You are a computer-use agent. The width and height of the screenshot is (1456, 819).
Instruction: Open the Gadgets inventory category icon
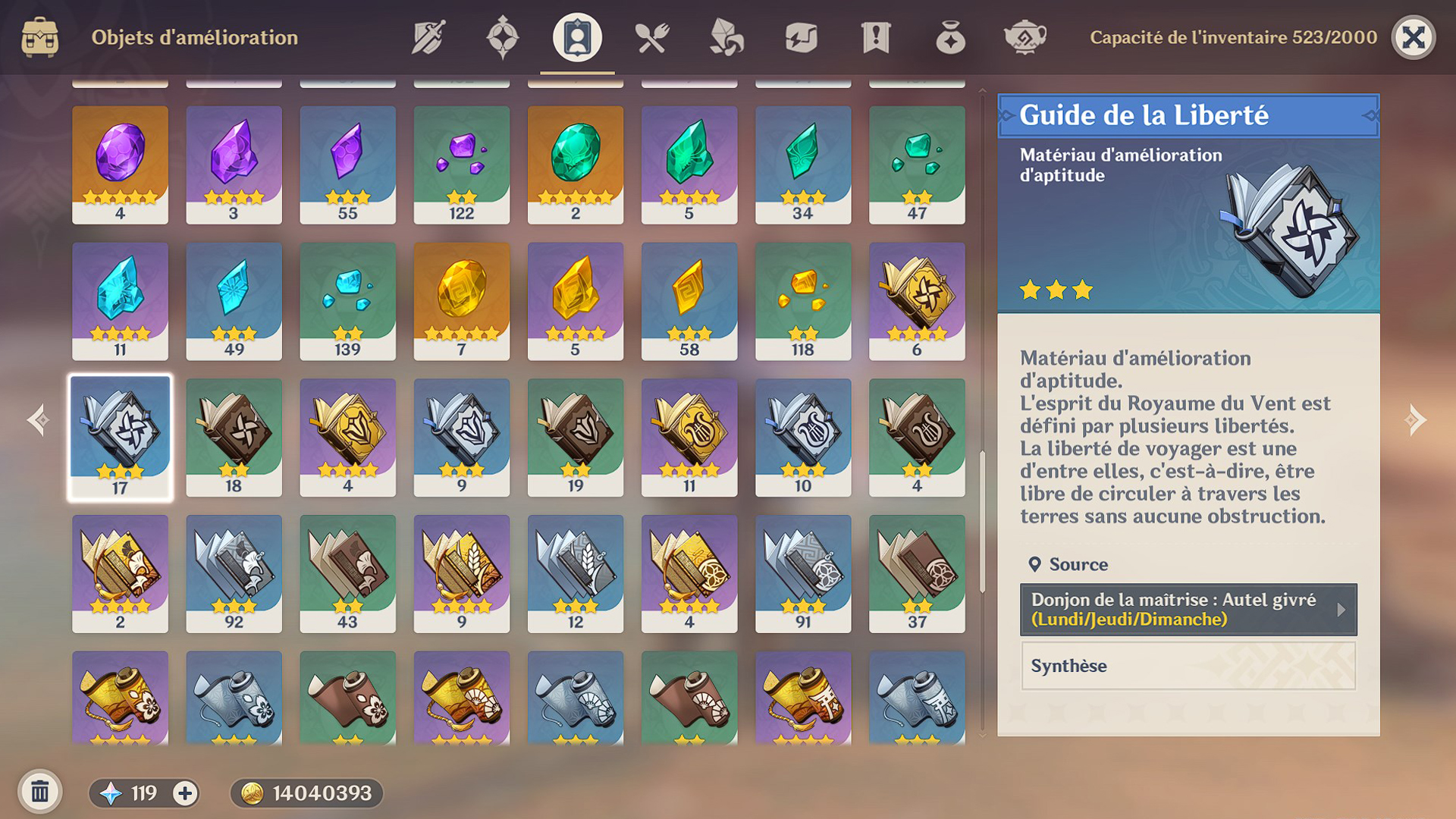(802, 37)
